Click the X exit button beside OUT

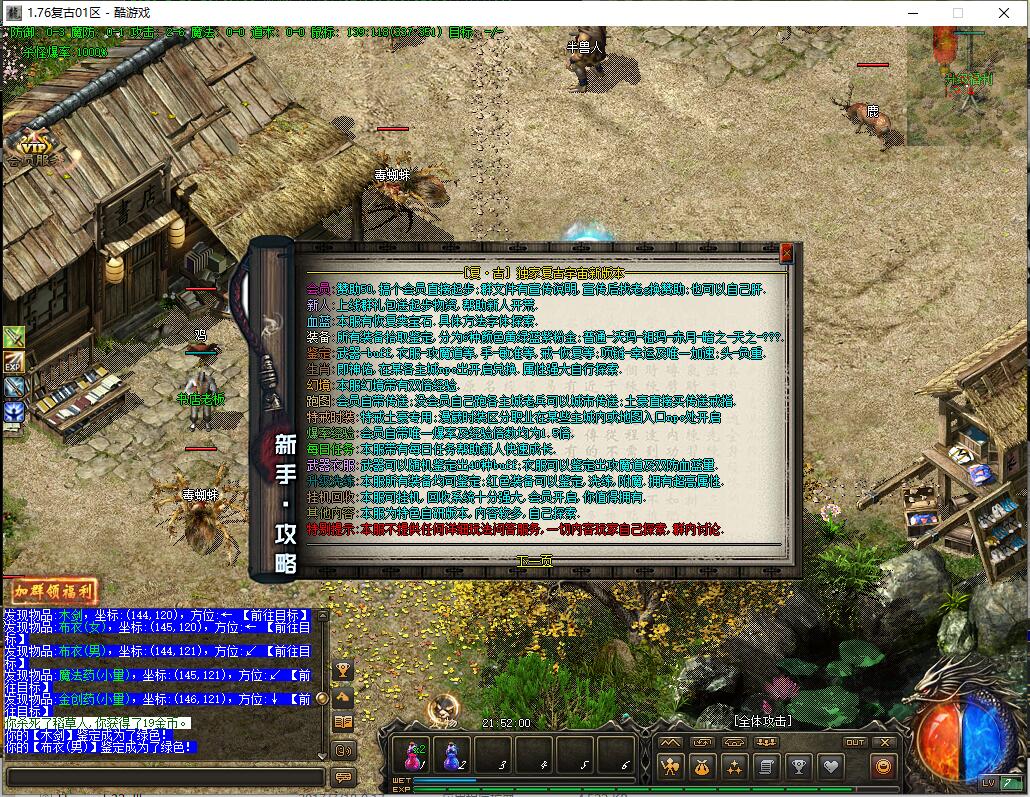884,742
